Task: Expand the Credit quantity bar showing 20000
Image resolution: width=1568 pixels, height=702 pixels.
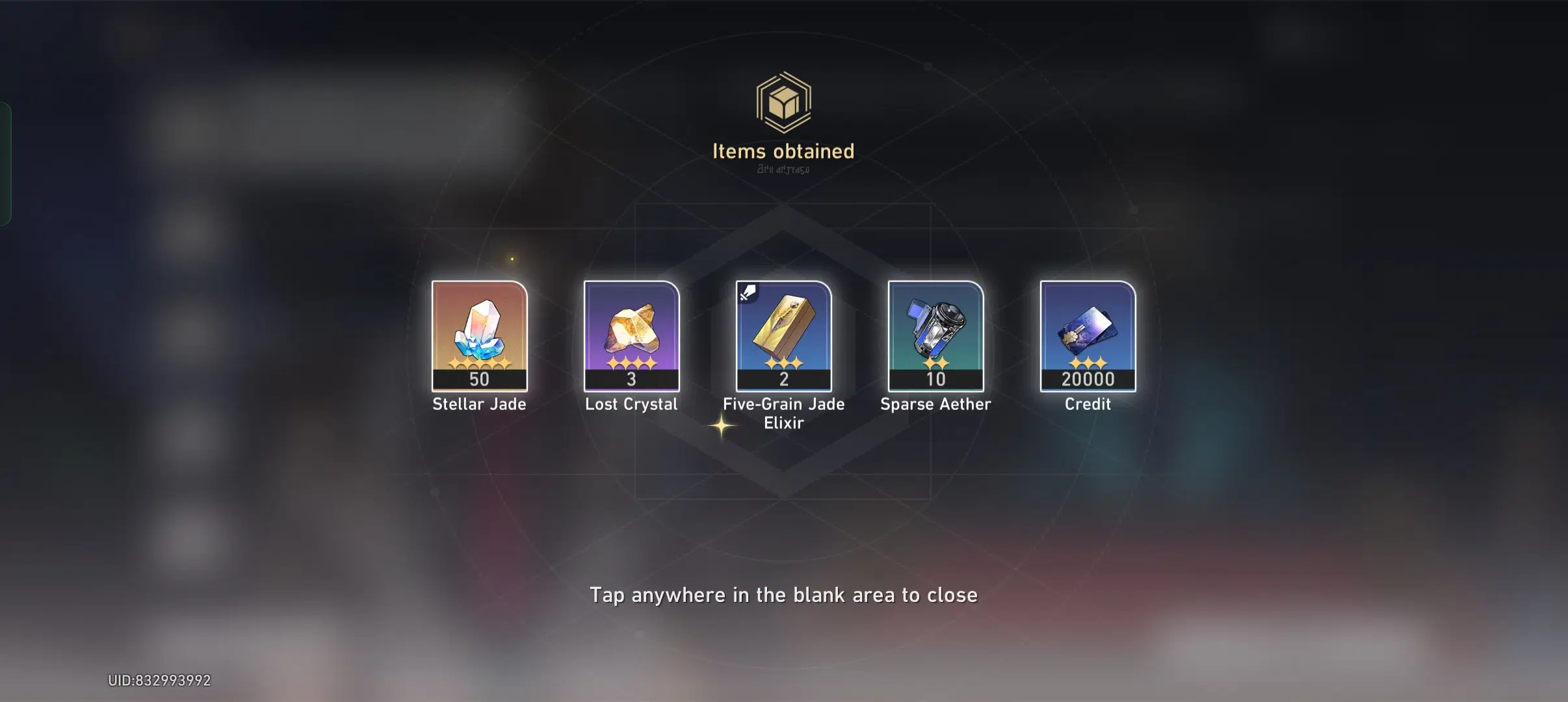Action: click(1087, 380)
